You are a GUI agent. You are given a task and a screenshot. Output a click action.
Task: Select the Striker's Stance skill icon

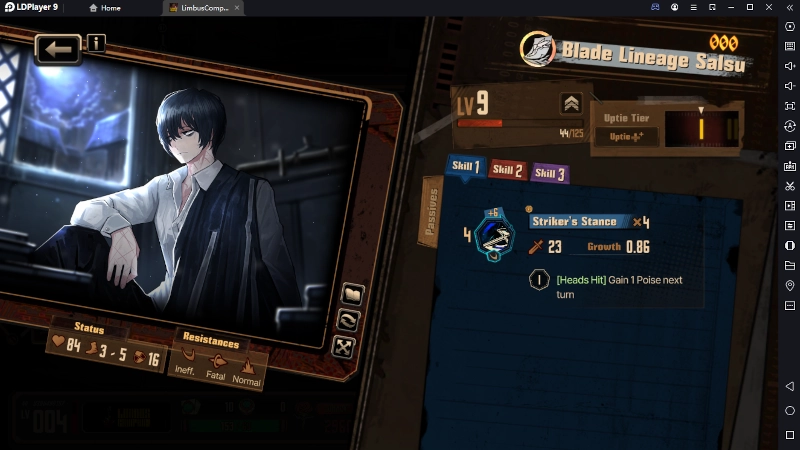point(494,236)
